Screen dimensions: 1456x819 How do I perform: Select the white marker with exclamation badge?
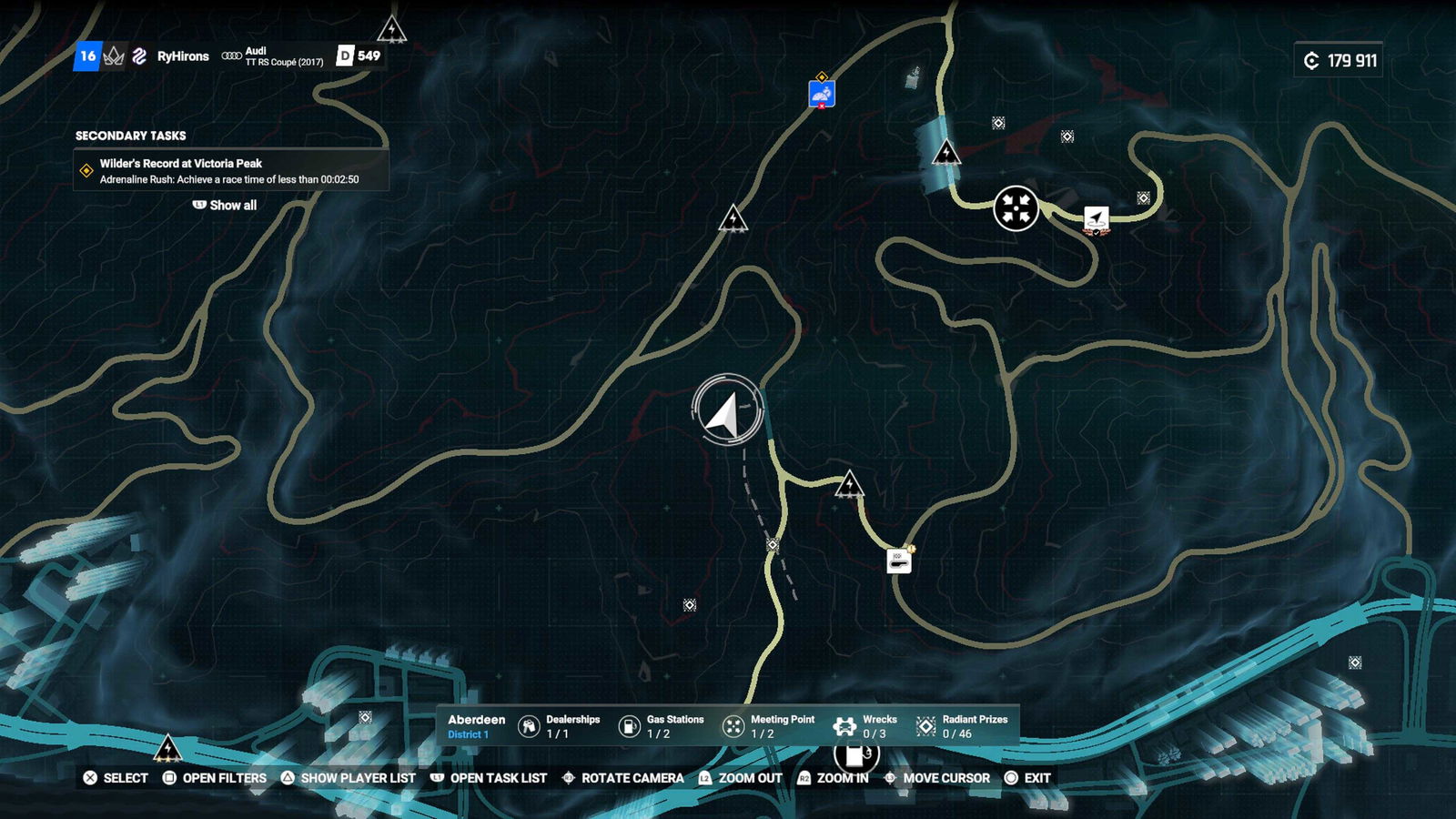[899, 561]
